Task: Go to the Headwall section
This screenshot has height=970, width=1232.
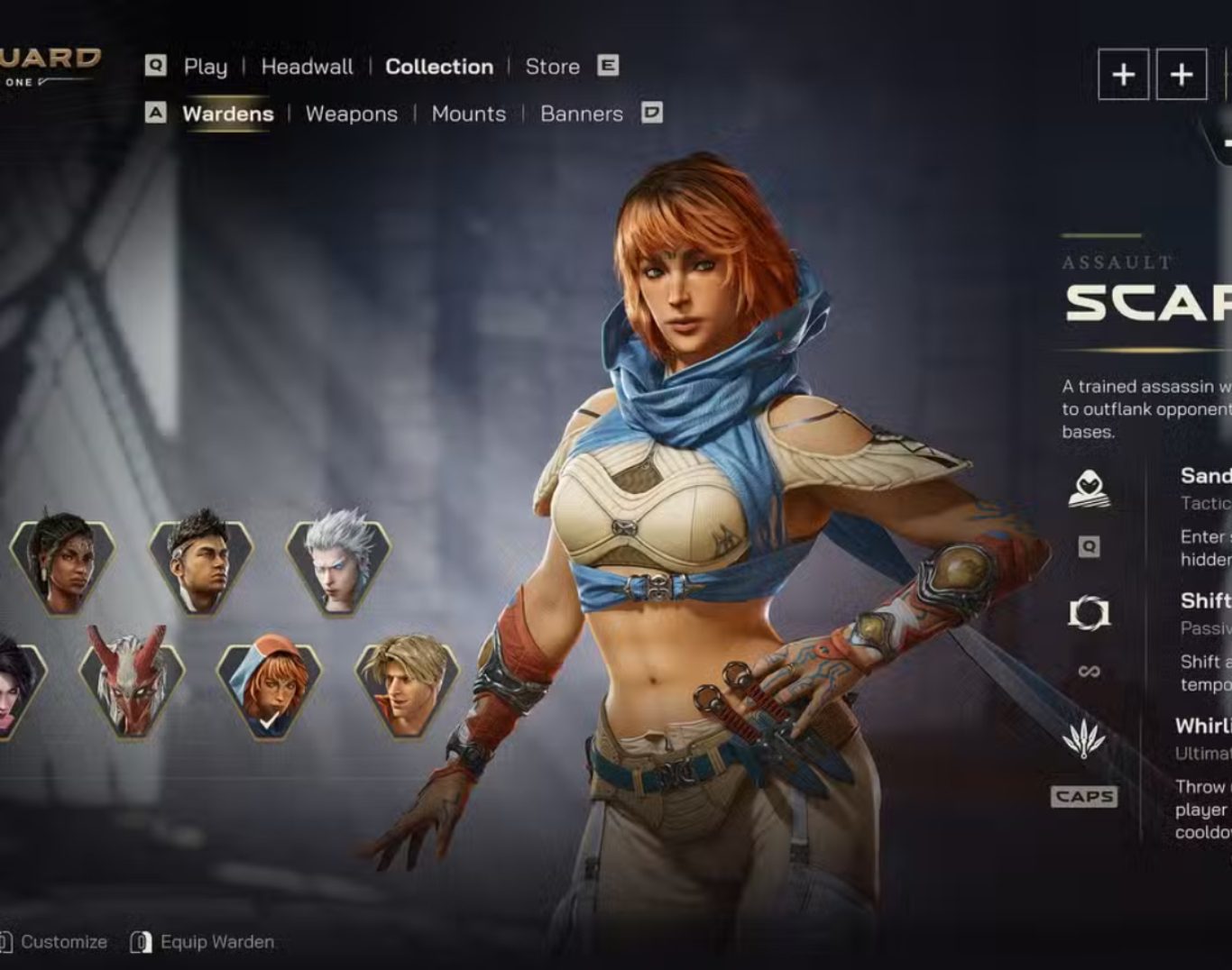Action: [x=307, y=67]
